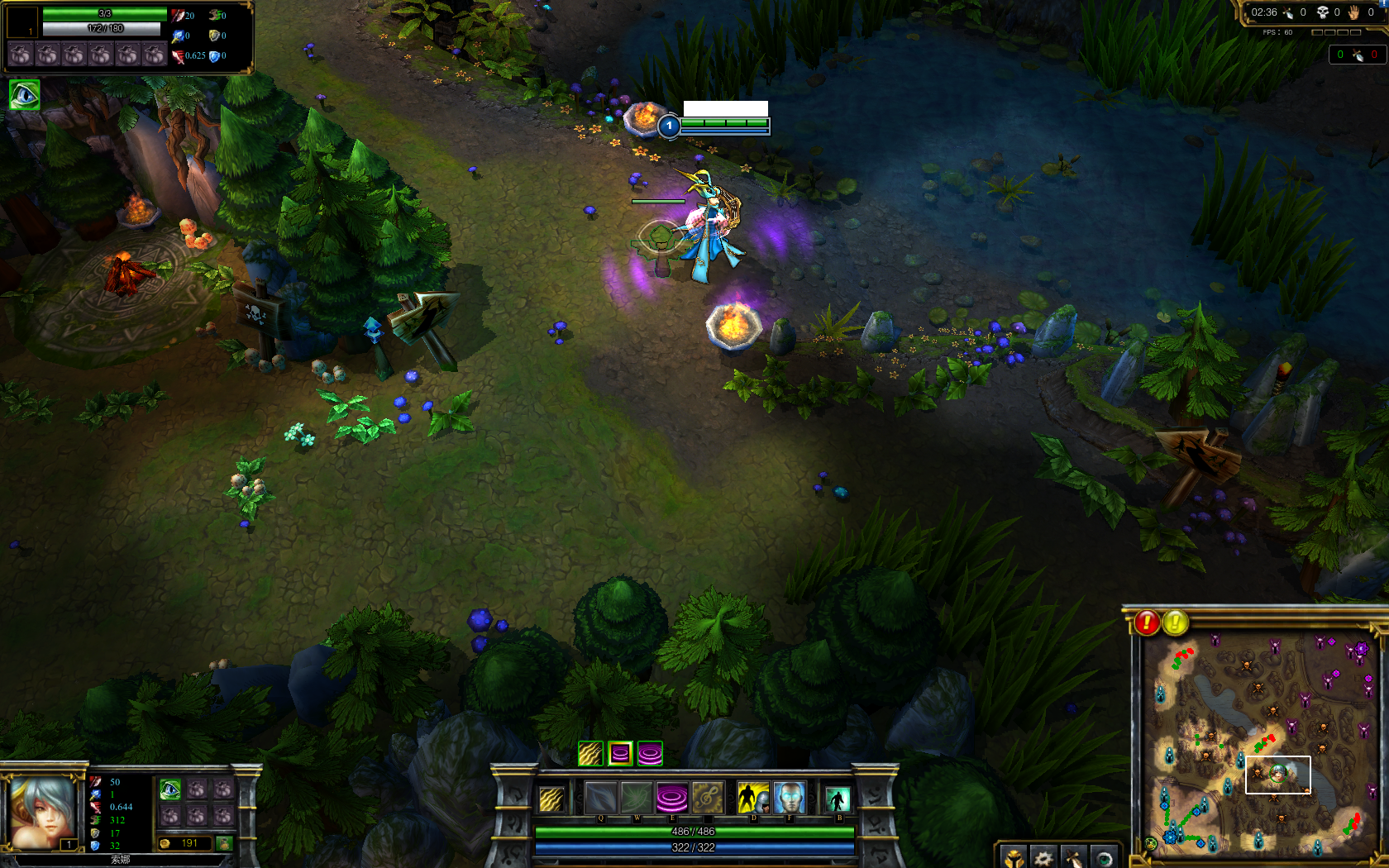The width and height of the screenshot is (1389, 868).
Task: Click the sword icon in the bottom menu bar
Action: (x=1073, y=858)
